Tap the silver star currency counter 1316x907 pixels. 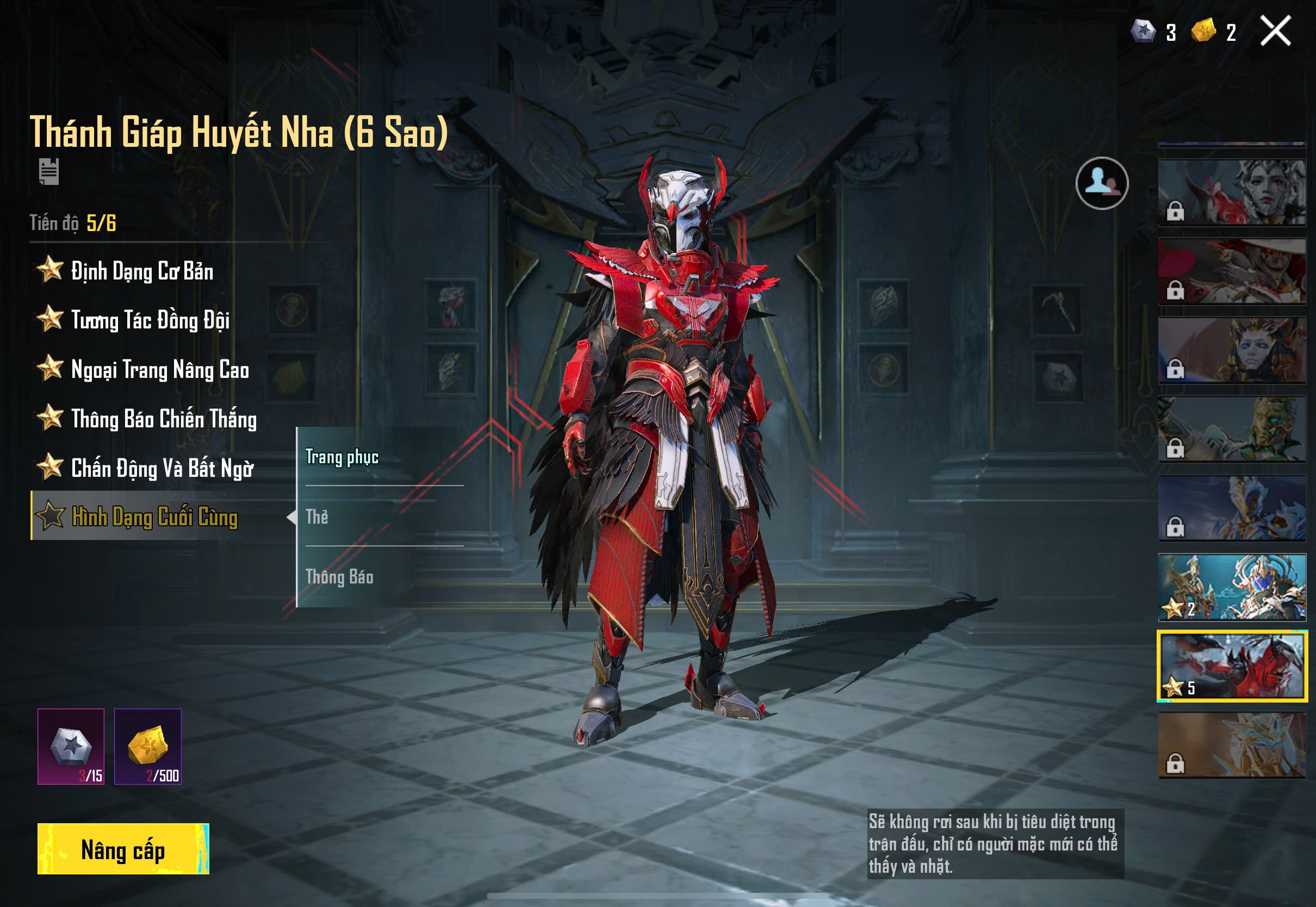point(1152,32)
